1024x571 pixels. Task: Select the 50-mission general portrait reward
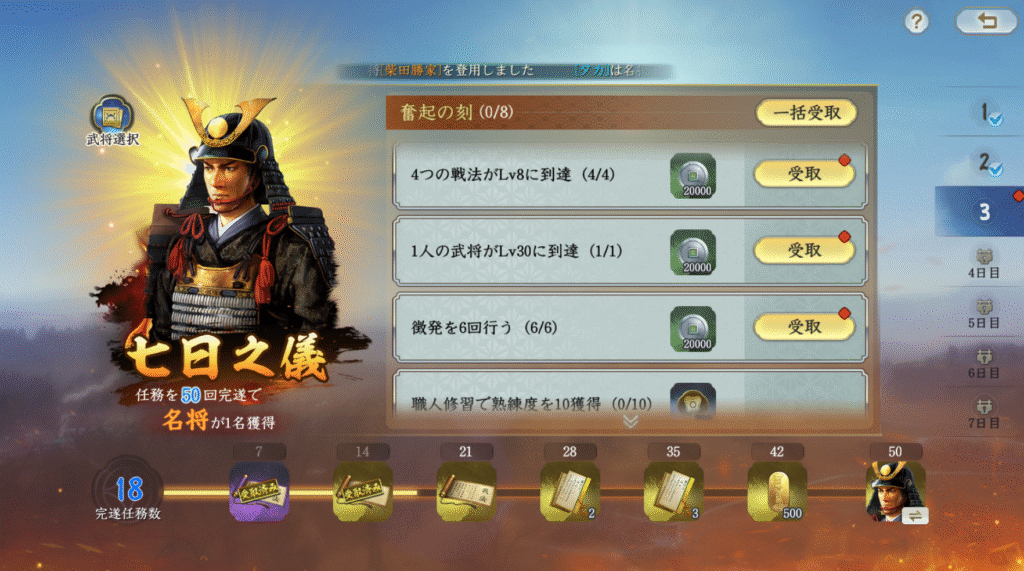tap(895, 492)
